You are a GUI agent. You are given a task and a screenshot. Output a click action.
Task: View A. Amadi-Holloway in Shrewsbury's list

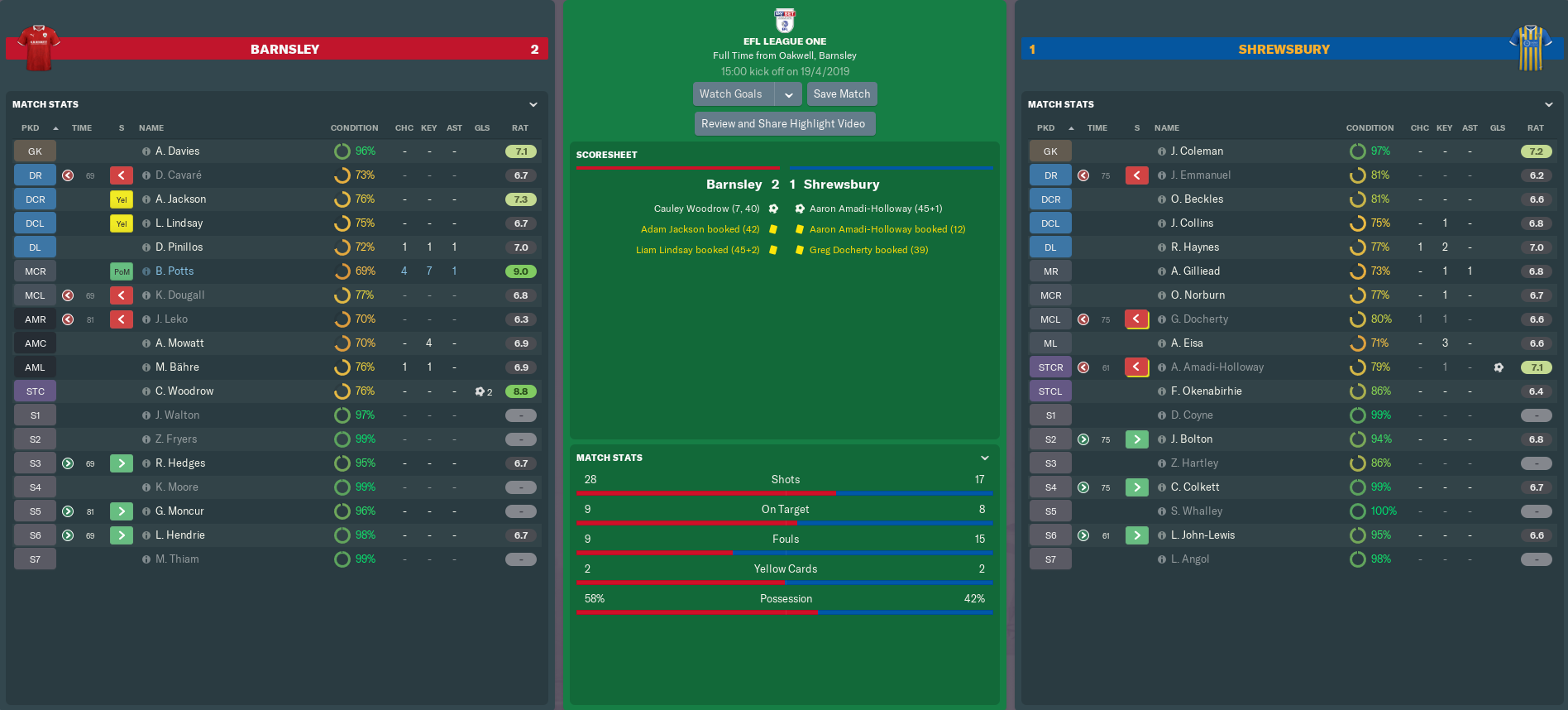1217,367
